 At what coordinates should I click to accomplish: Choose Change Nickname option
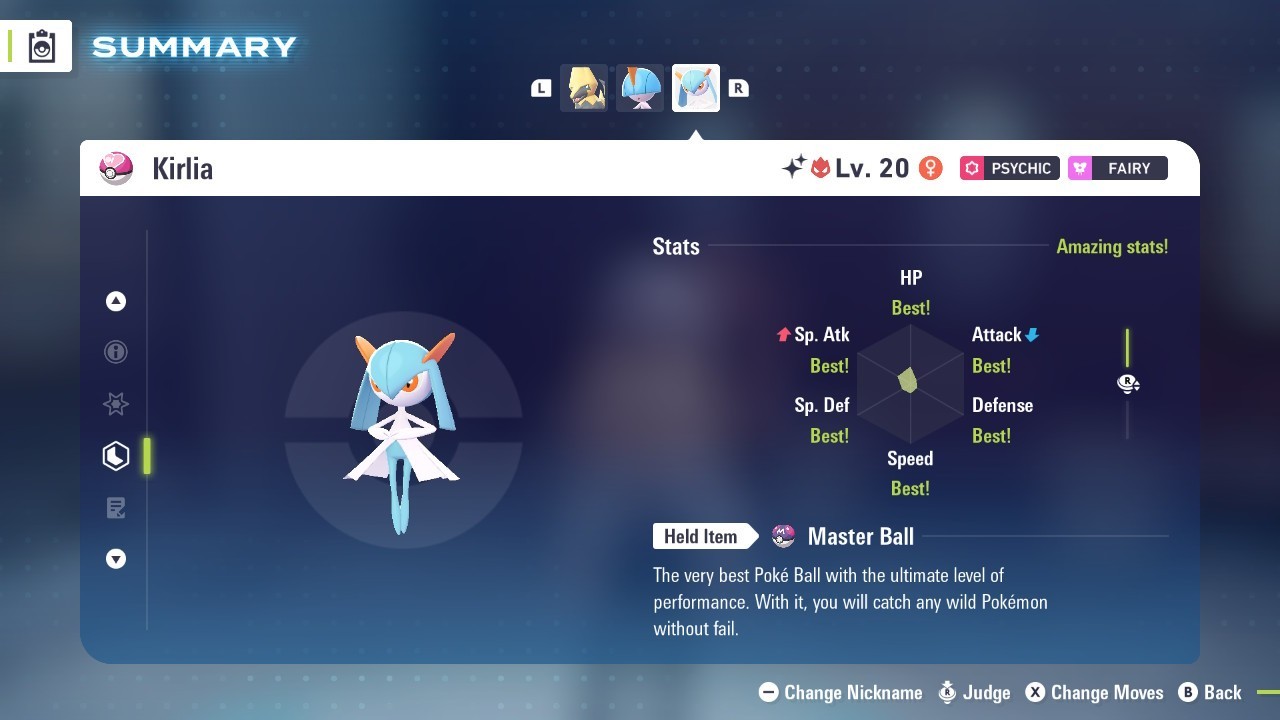pyautogui.click(x=841, y=692)
